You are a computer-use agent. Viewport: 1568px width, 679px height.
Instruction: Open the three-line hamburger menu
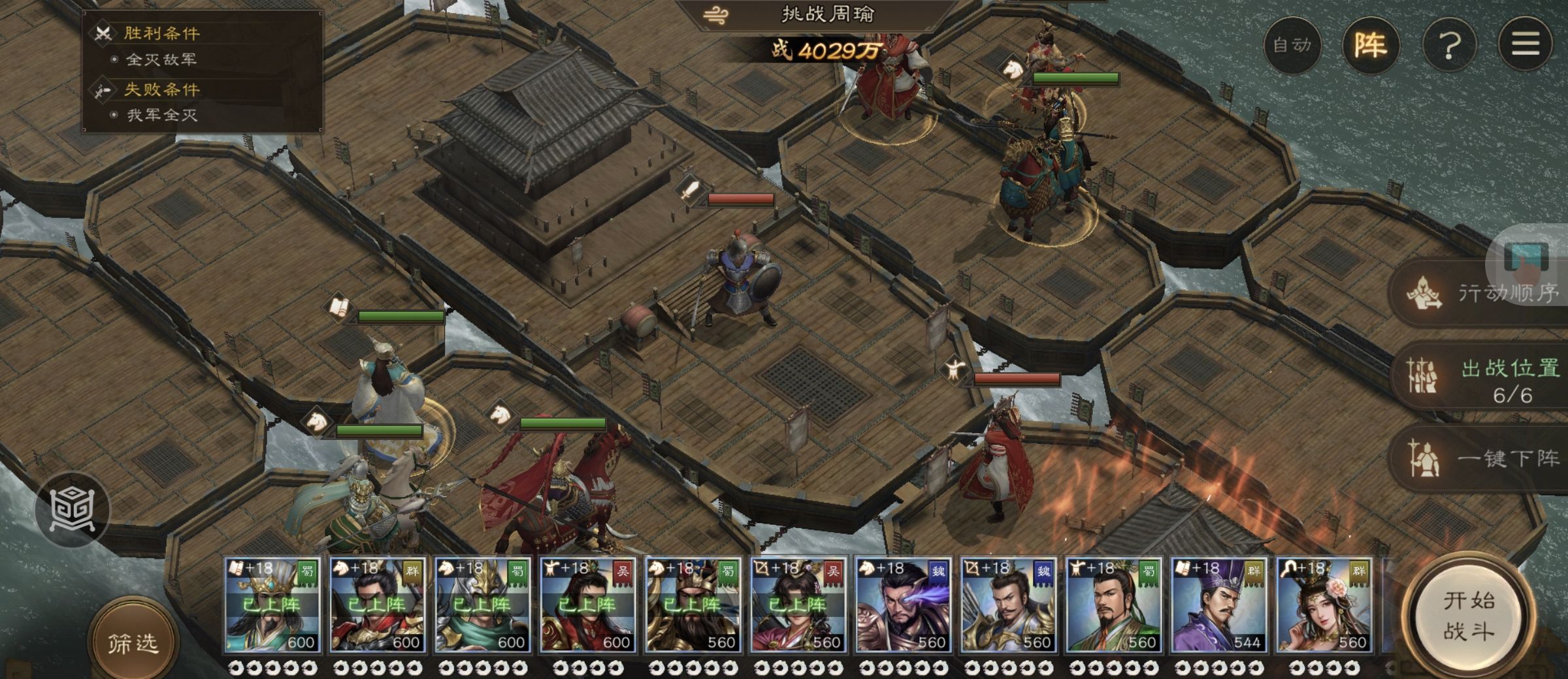click(1526, 45)
